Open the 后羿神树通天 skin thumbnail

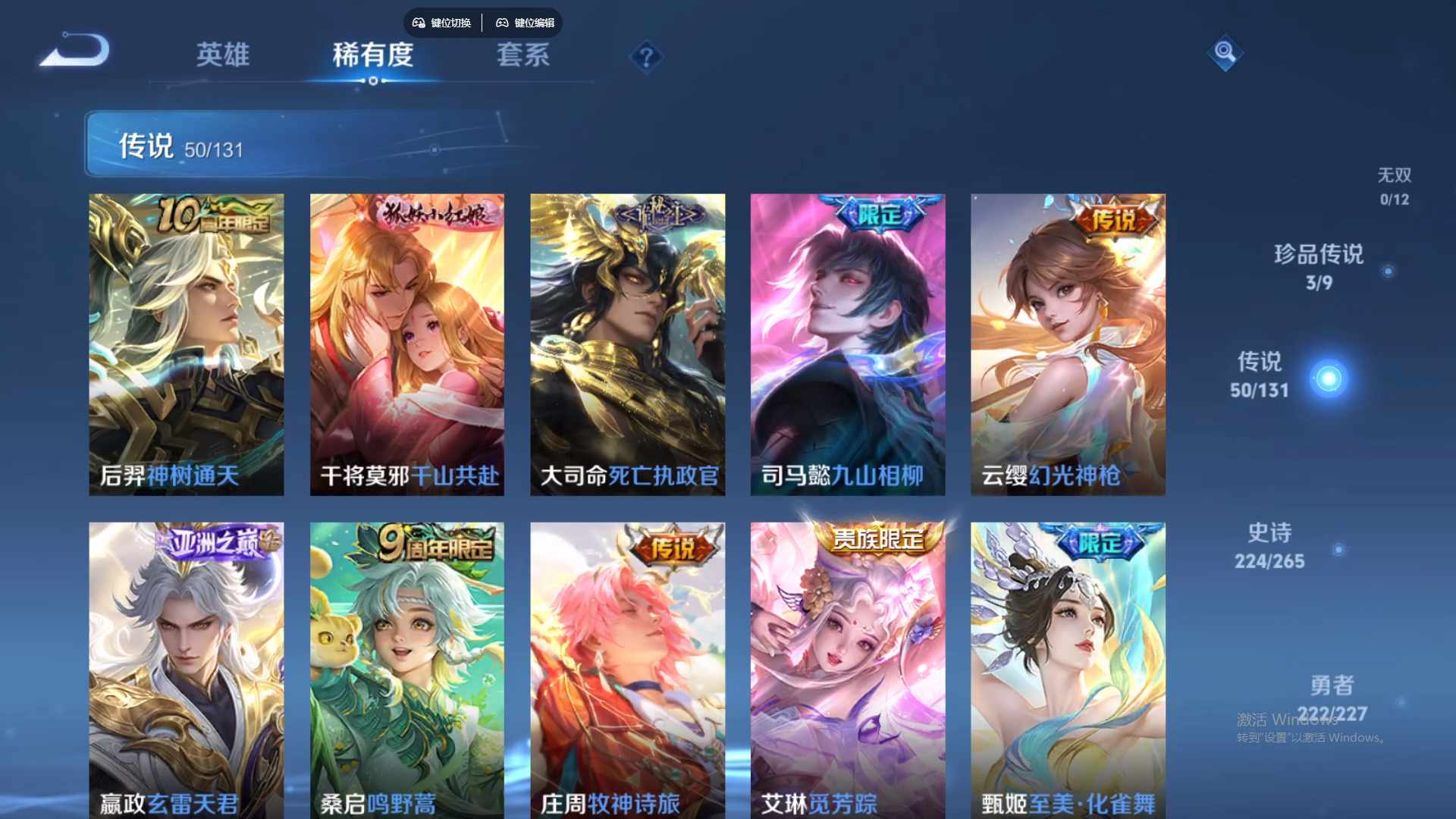point(187,341)
